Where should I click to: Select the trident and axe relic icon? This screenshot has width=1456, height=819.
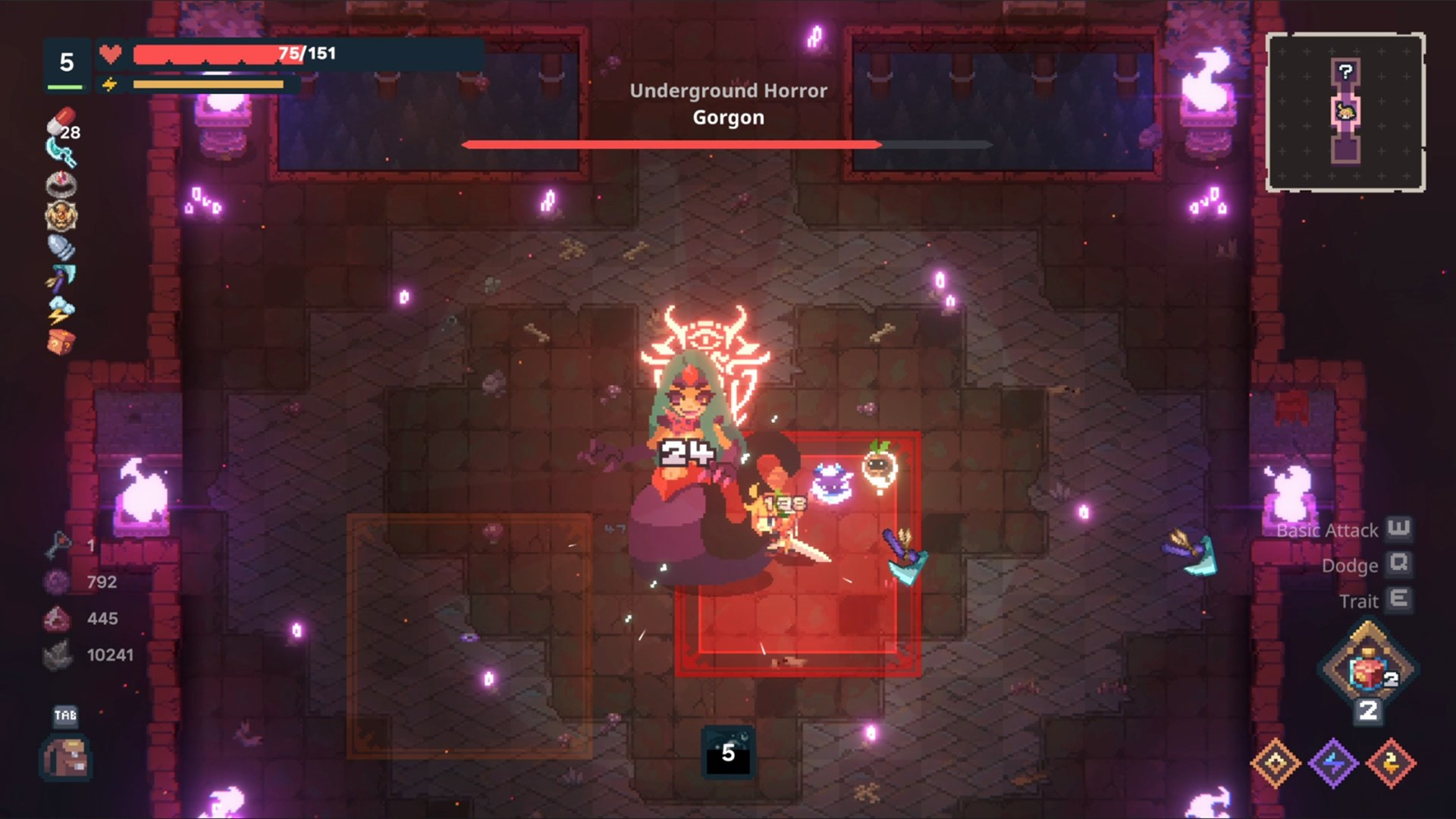(x=61, y=278)
